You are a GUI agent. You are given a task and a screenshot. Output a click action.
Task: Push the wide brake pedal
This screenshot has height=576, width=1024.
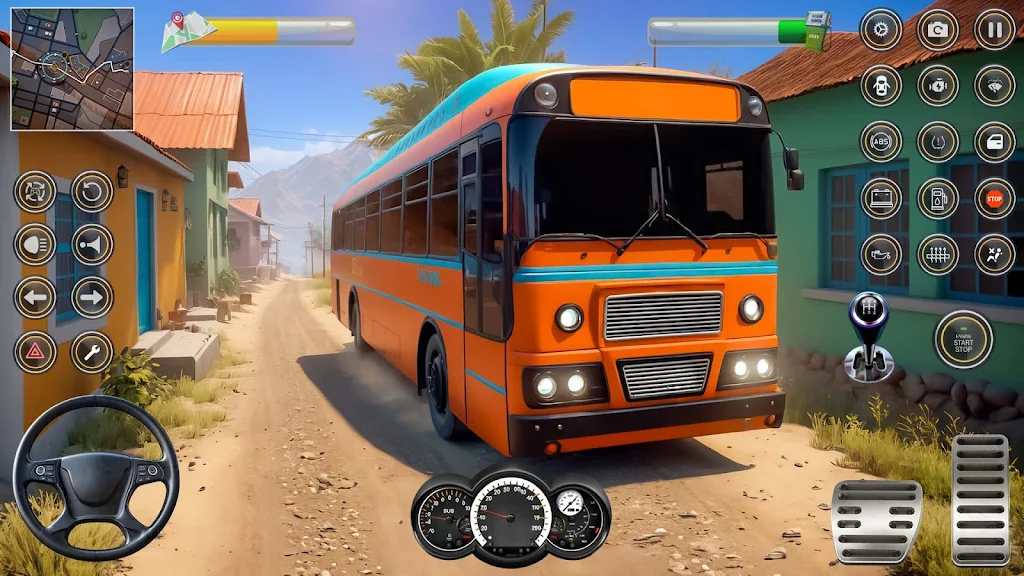(876, 520)
